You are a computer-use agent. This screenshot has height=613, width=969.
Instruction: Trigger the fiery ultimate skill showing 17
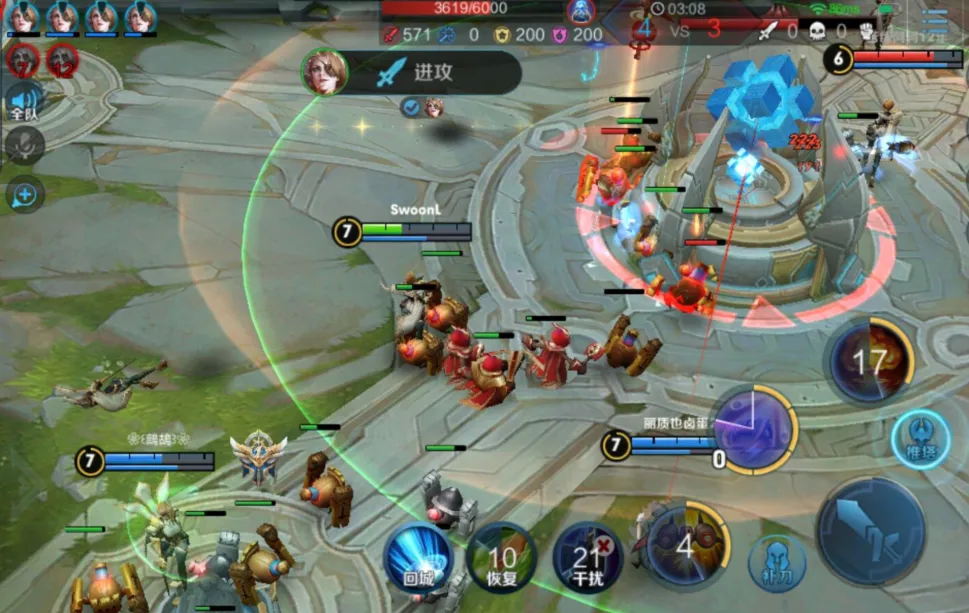pos(869,360)
